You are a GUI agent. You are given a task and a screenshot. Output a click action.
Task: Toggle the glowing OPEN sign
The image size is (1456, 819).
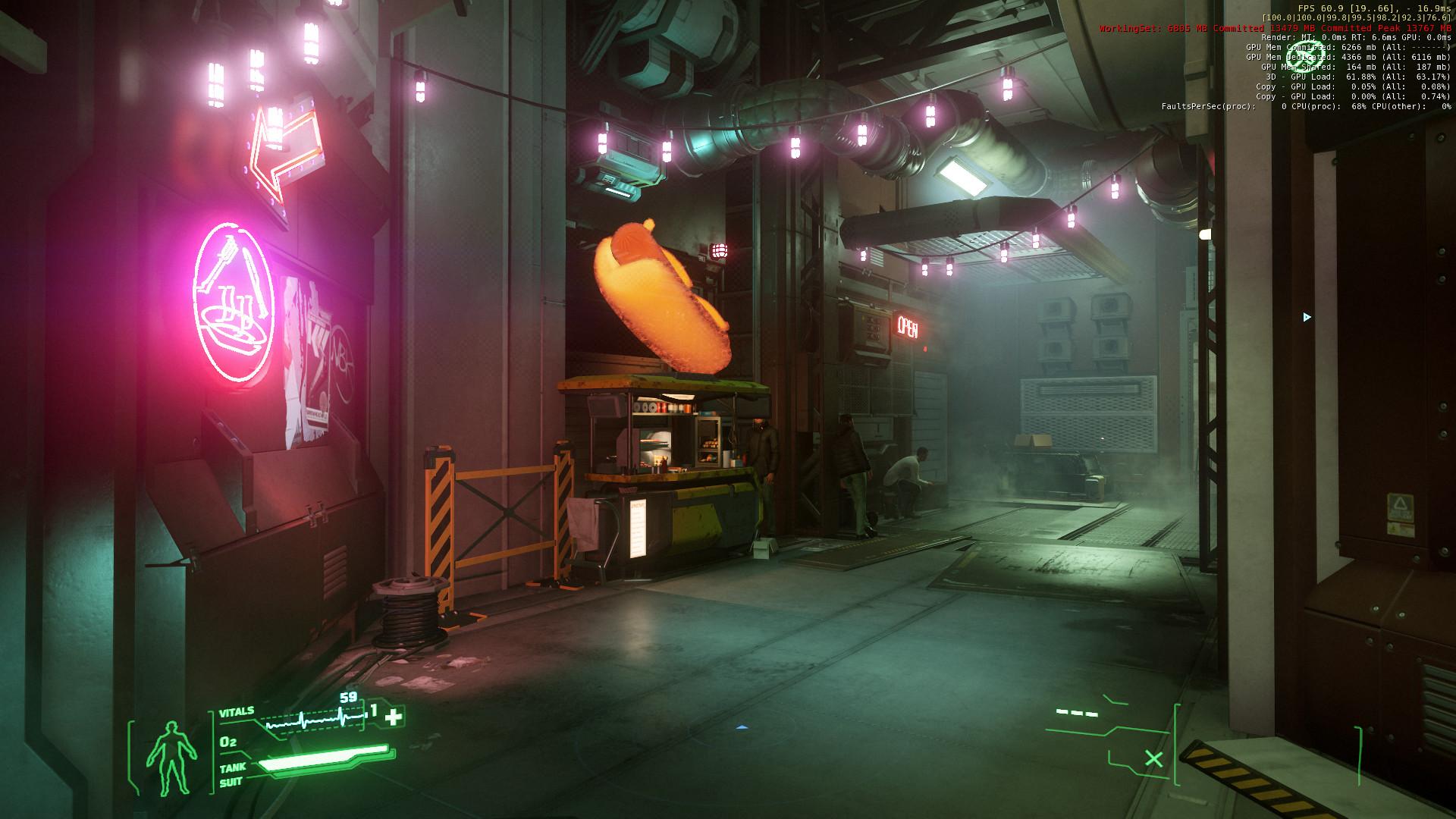(x=907, y=326)
